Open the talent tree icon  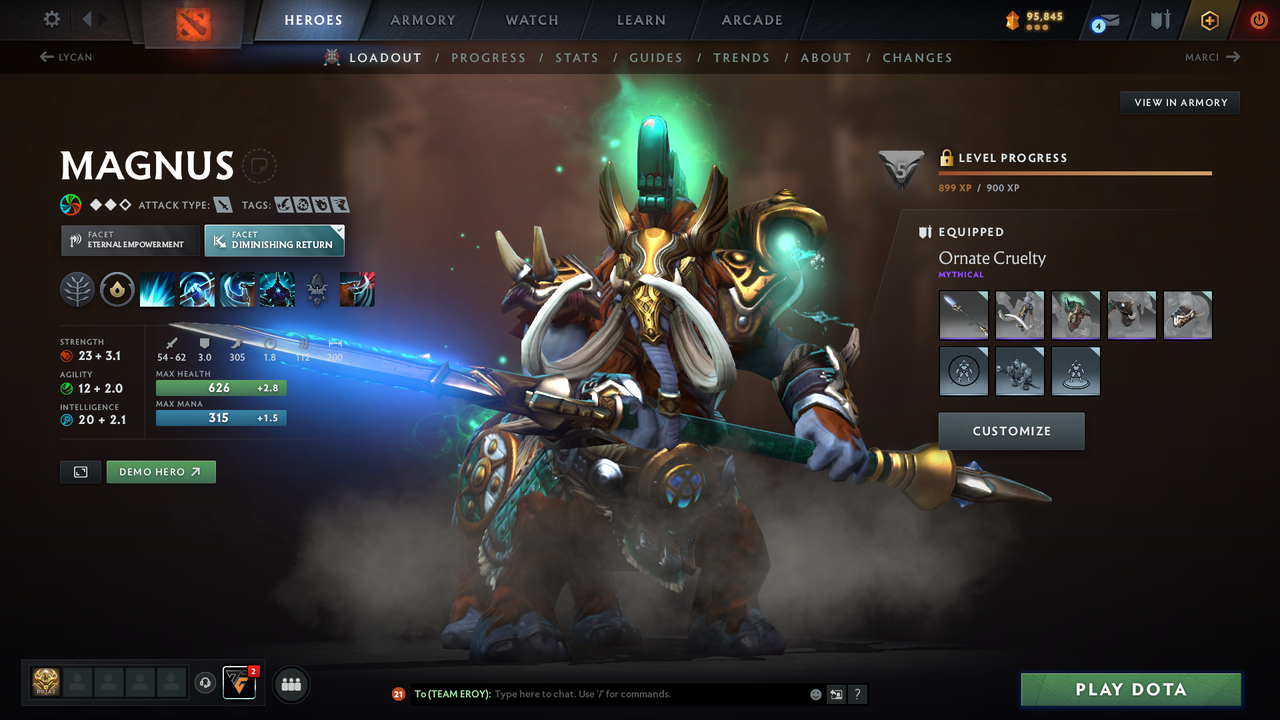(78, 289)
